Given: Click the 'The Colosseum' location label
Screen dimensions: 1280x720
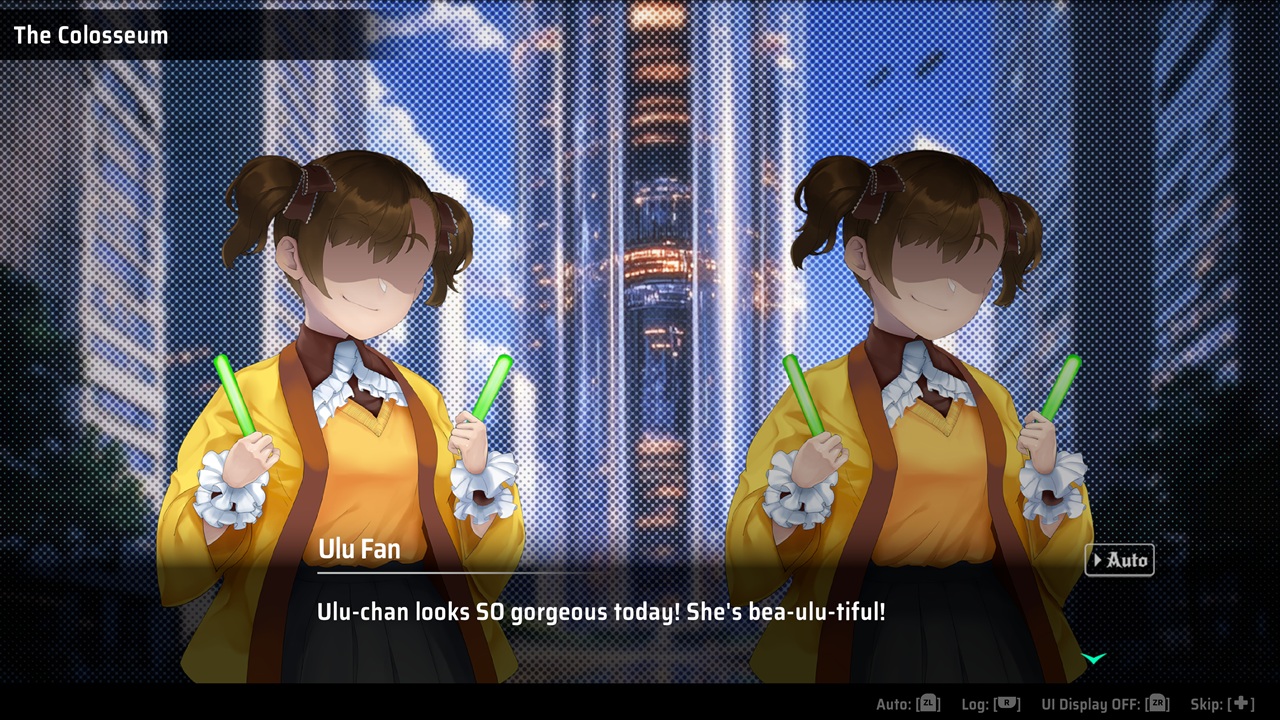Looking at the screenshot, I should click(x=90, y=35).
